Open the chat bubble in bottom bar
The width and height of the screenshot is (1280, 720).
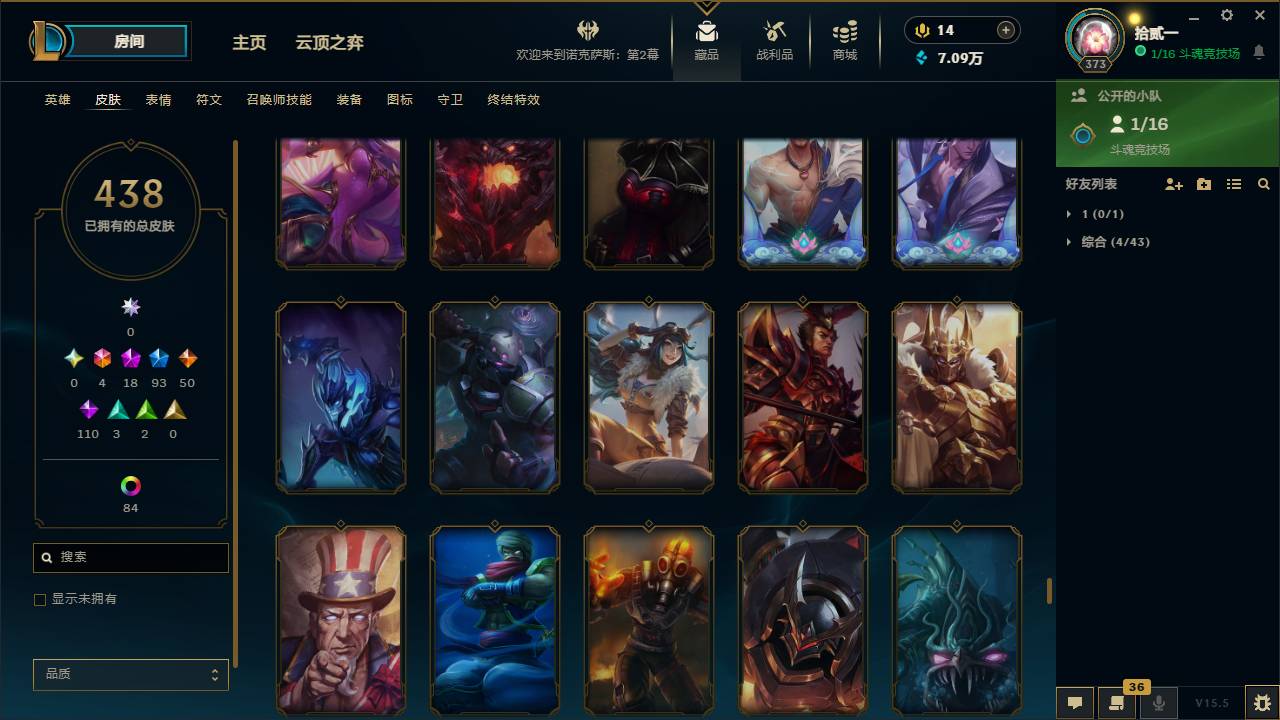tap(1075, 703)
